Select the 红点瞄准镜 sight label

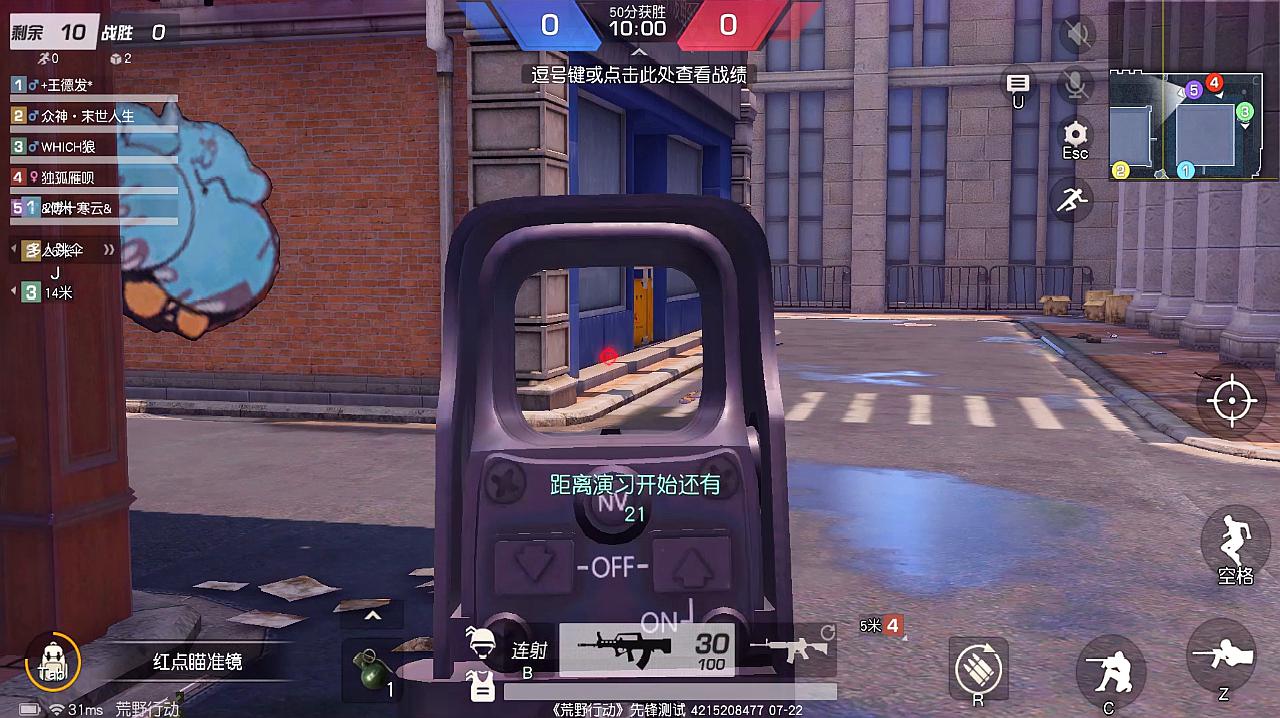pyautogui.click(x=197, y=662)
